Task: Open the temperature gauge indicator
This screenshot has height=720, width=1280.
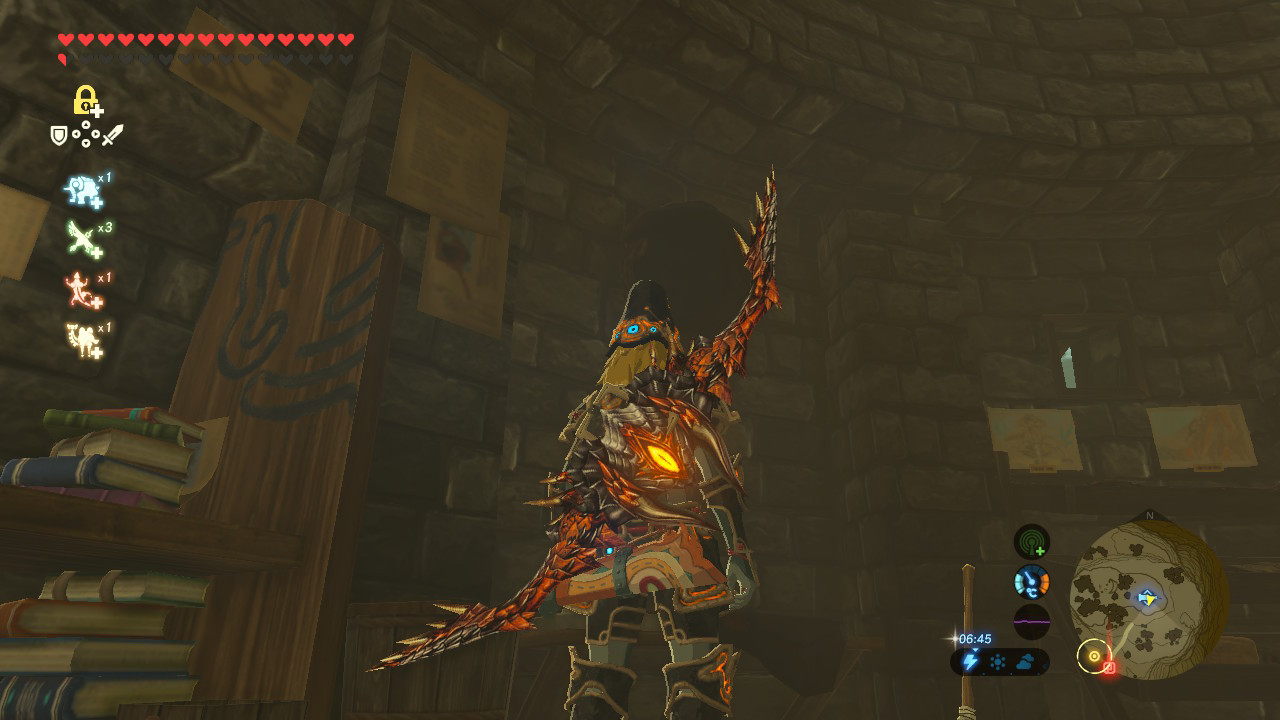Action: (x=1031, y=582)
